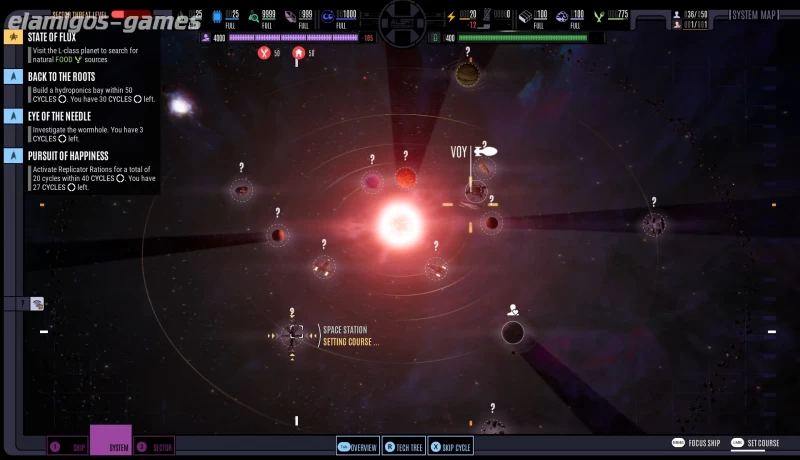Skip the current cycle

click(x=449, y=447)
